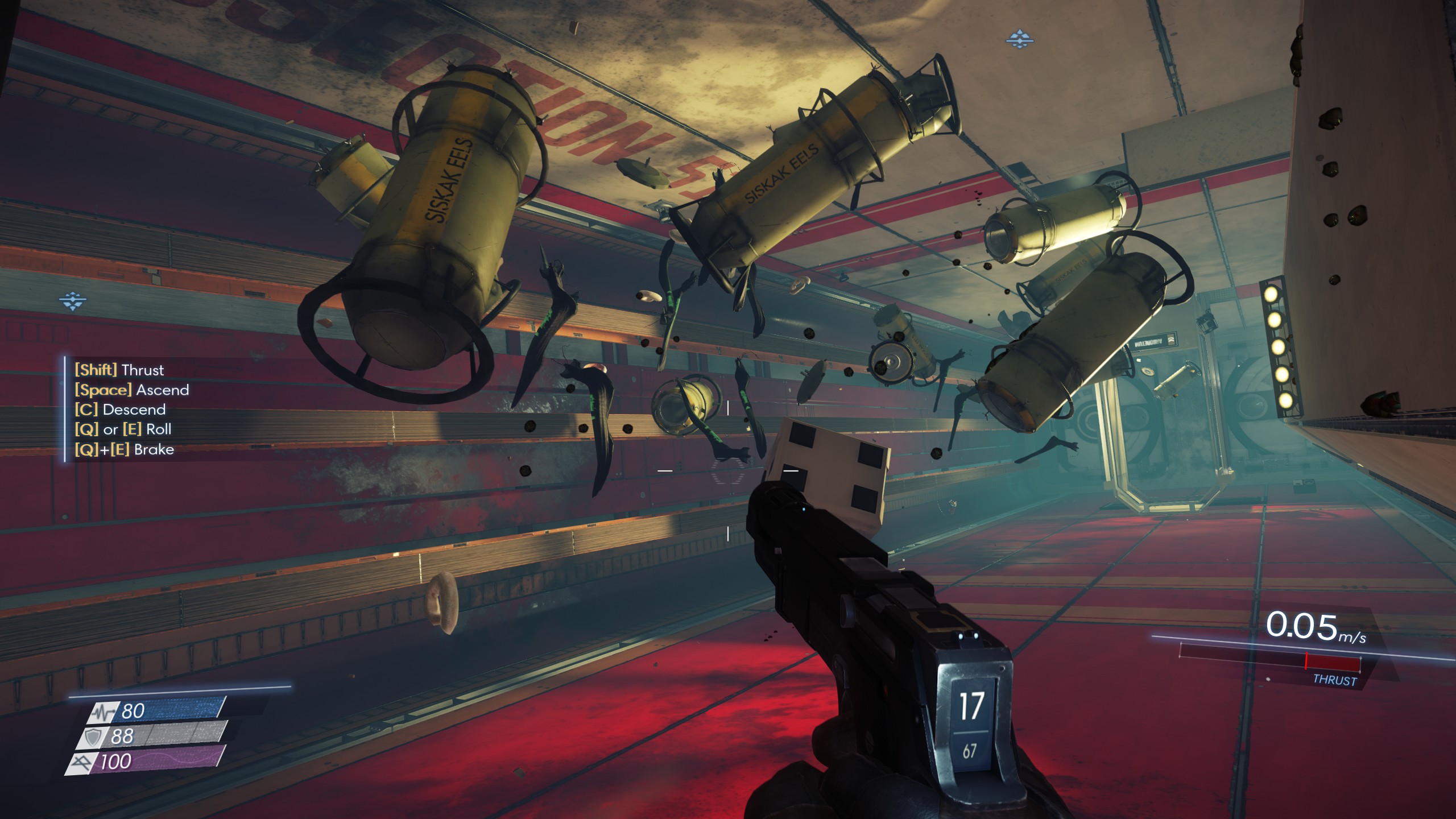Viewport: 1456px width, 819px height.
Task: Toggle the [Space] Ascend control hint
Action: click(131, 390)
